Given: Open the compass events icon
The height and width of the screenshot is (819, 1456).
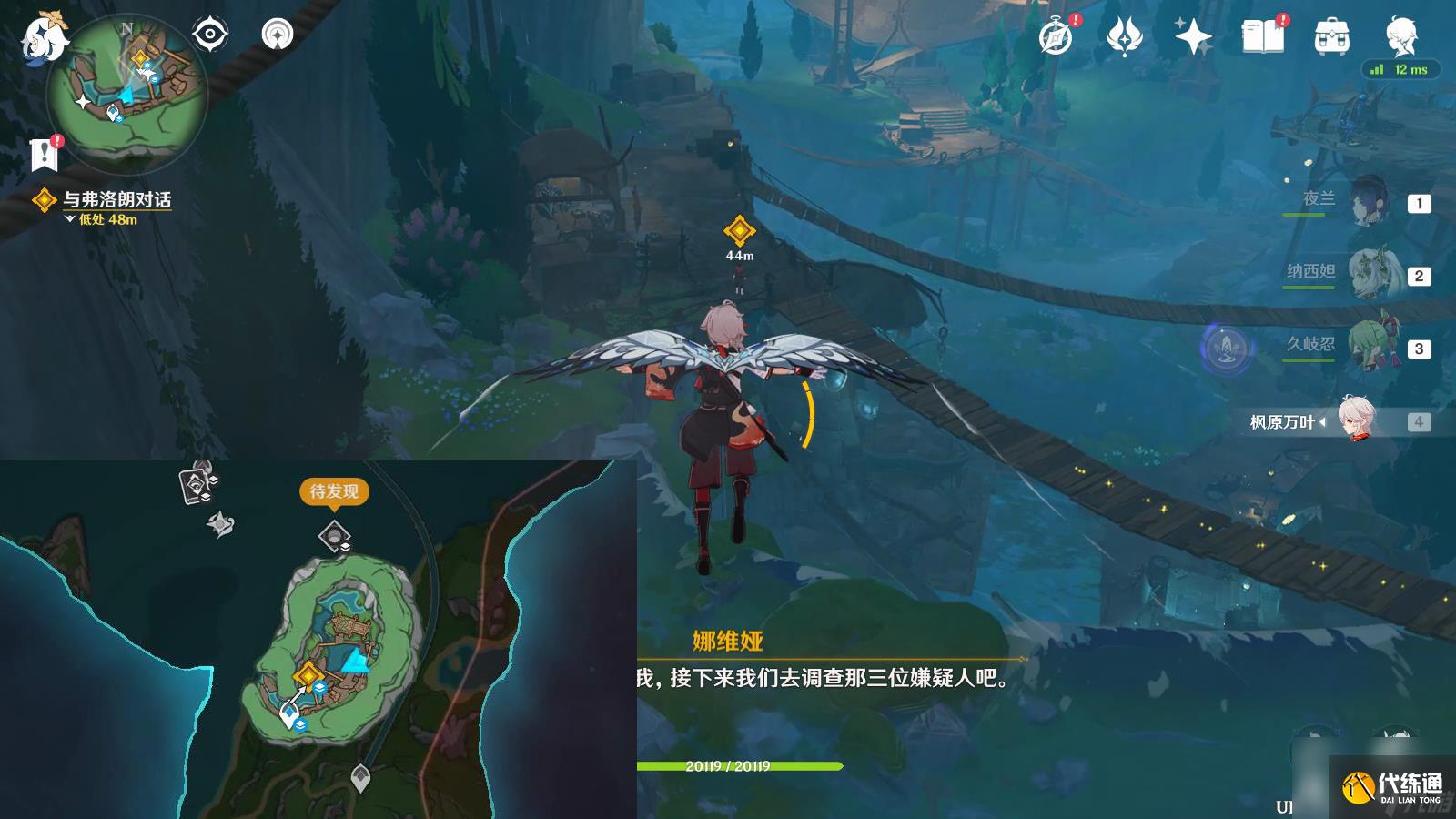Looking at the screenshot, I should [x=1056, y=37].
